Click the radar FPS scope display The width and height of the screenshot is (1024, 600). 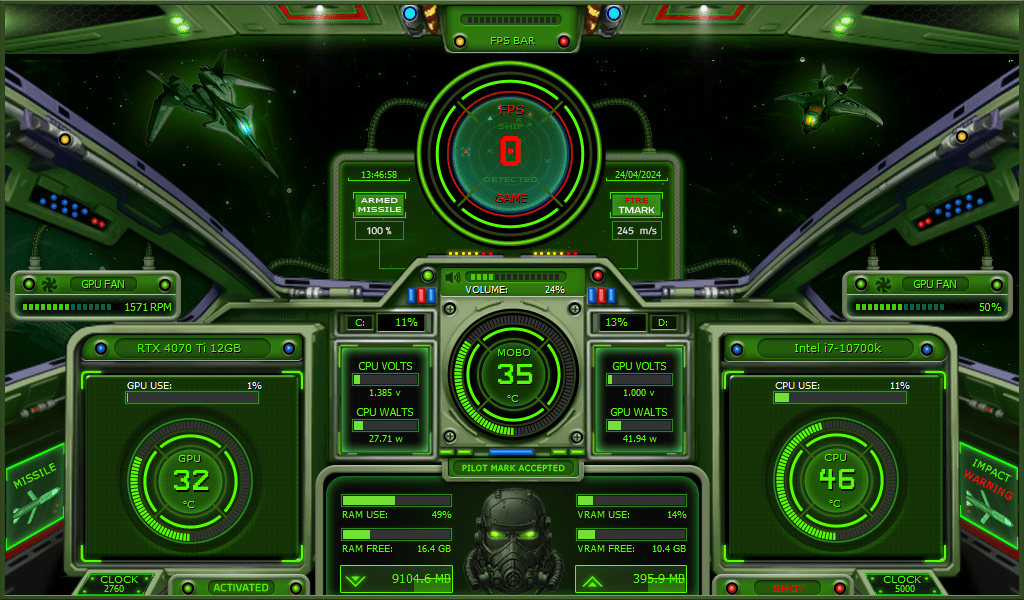(x=511, y=151)
